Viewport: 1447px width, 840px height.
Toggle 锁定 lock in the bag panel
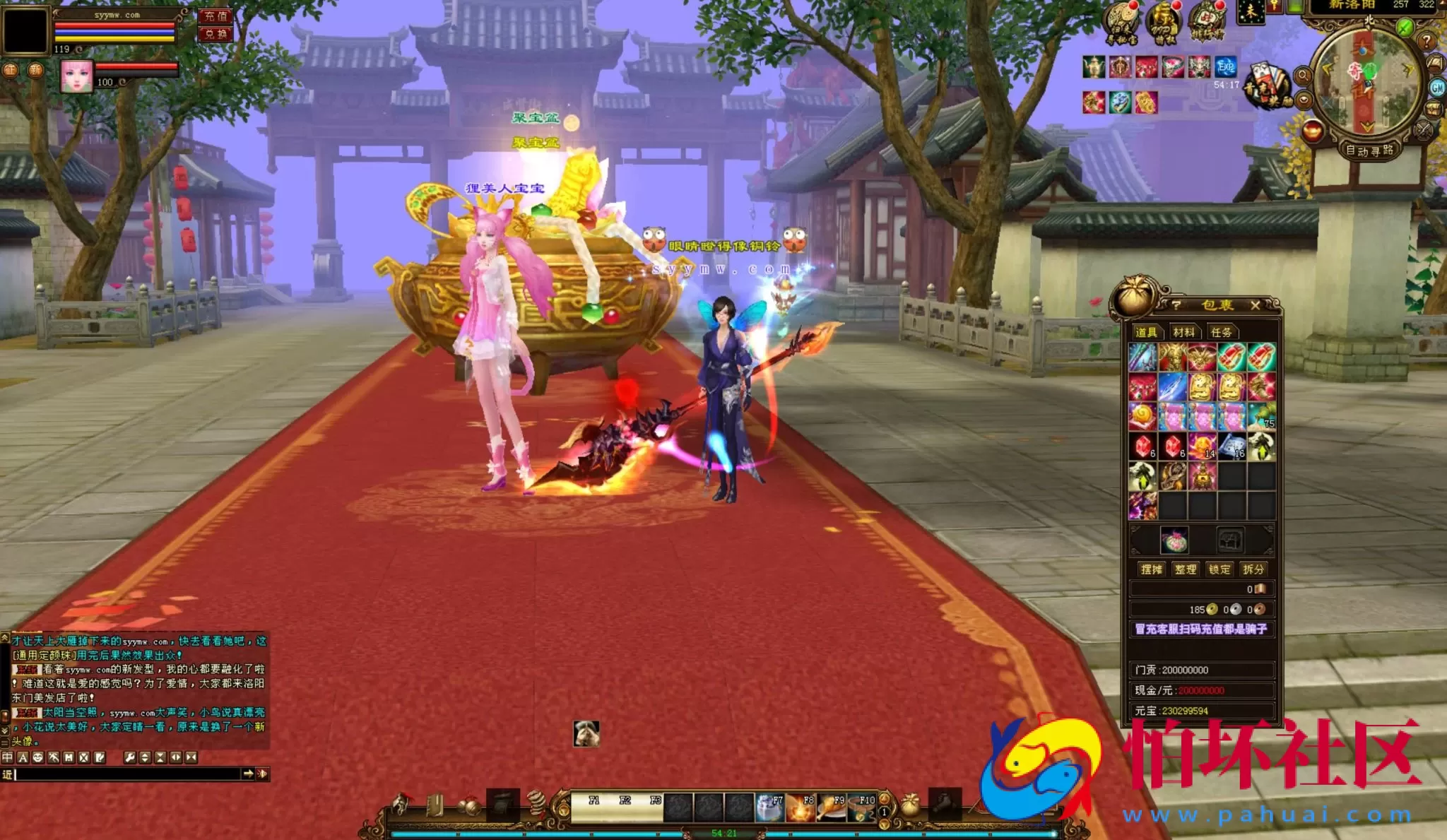1221,569
